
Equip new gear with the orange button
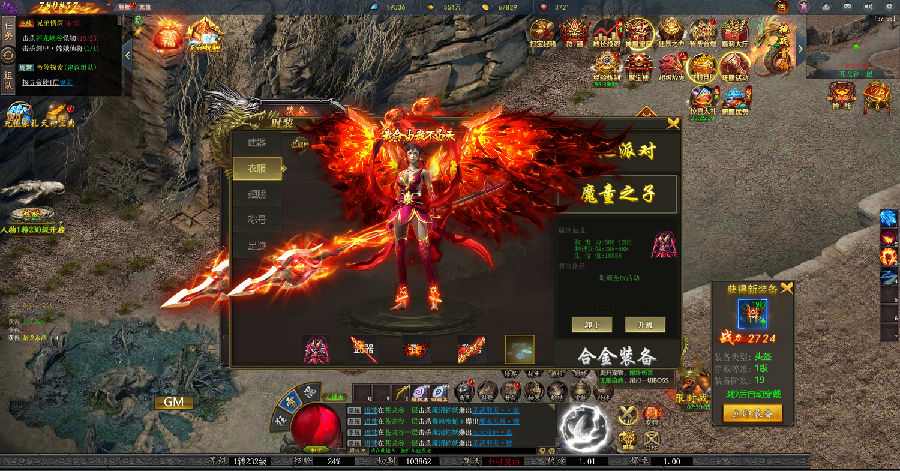pos(752,412)
